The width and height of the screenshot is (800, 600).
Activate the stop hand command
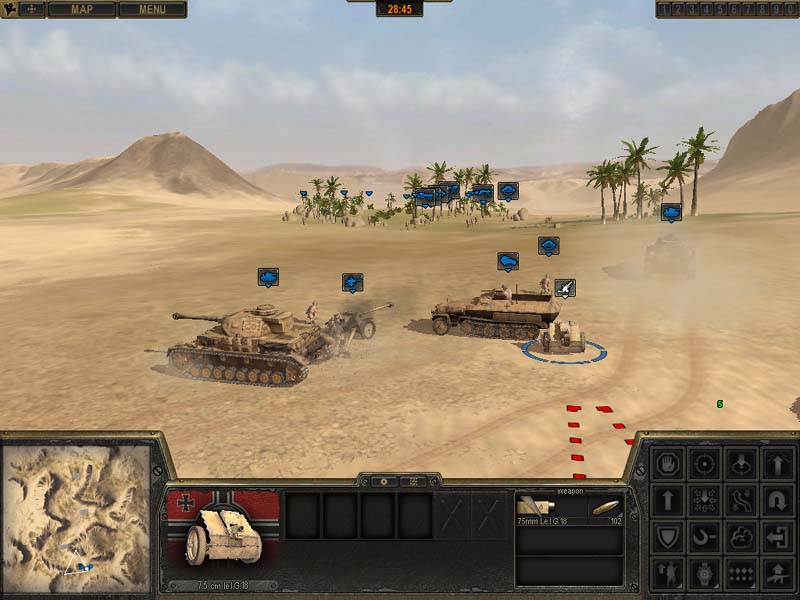[x=668, y=464]
